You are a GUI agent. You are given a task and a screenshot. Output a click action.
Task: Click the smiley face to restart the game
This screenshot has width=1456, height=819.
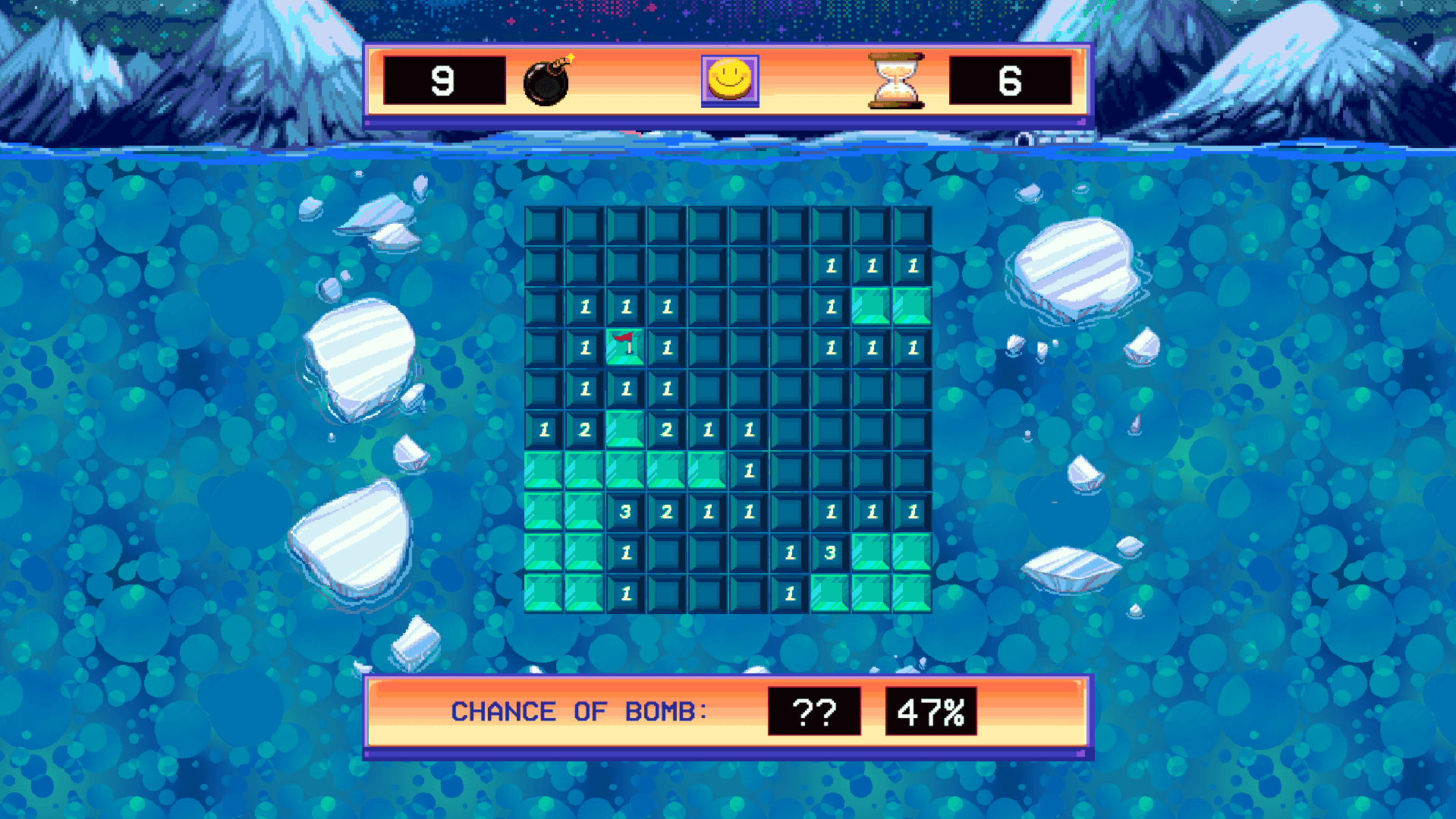pos(729,80)
